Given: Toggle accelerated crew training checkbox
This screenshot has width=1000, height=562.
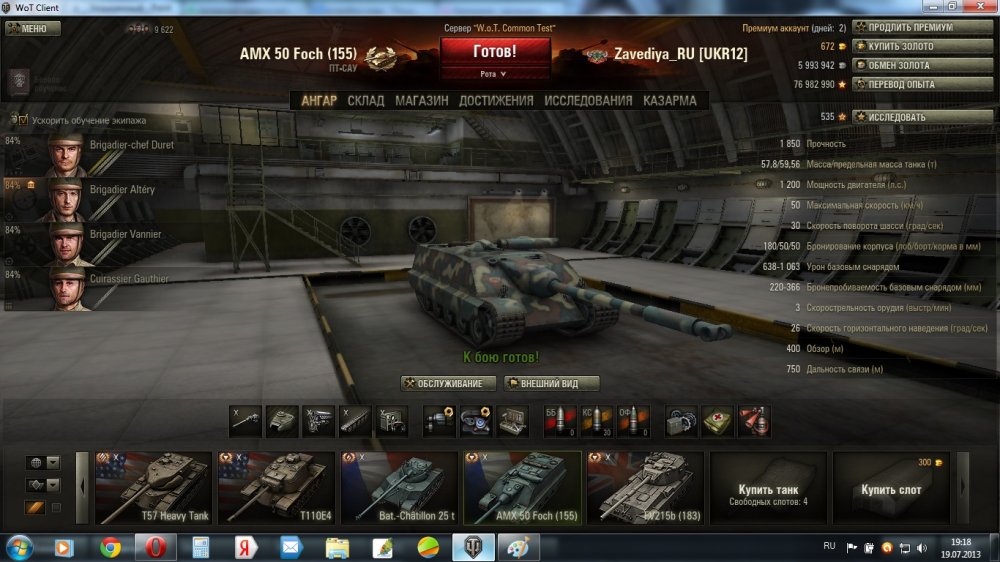Looking at the screenshot, I should (23, 119).
